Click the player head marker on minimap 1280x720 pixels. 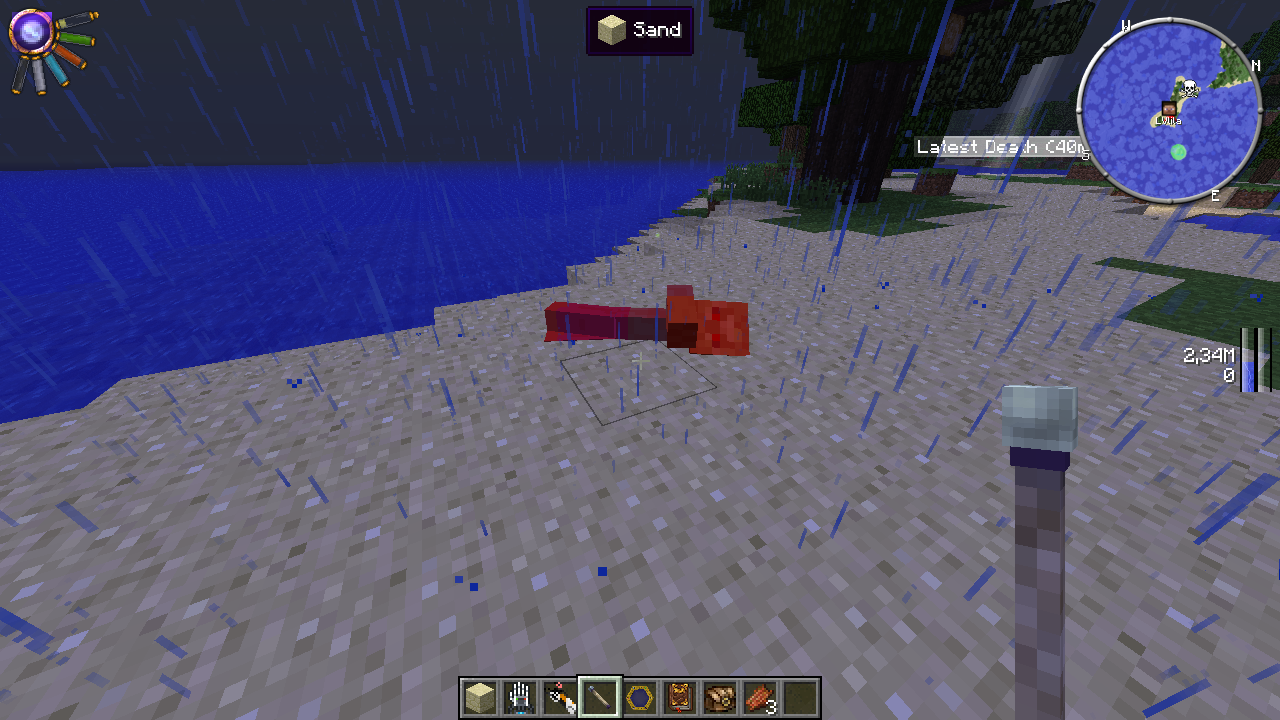(1168, 109)
